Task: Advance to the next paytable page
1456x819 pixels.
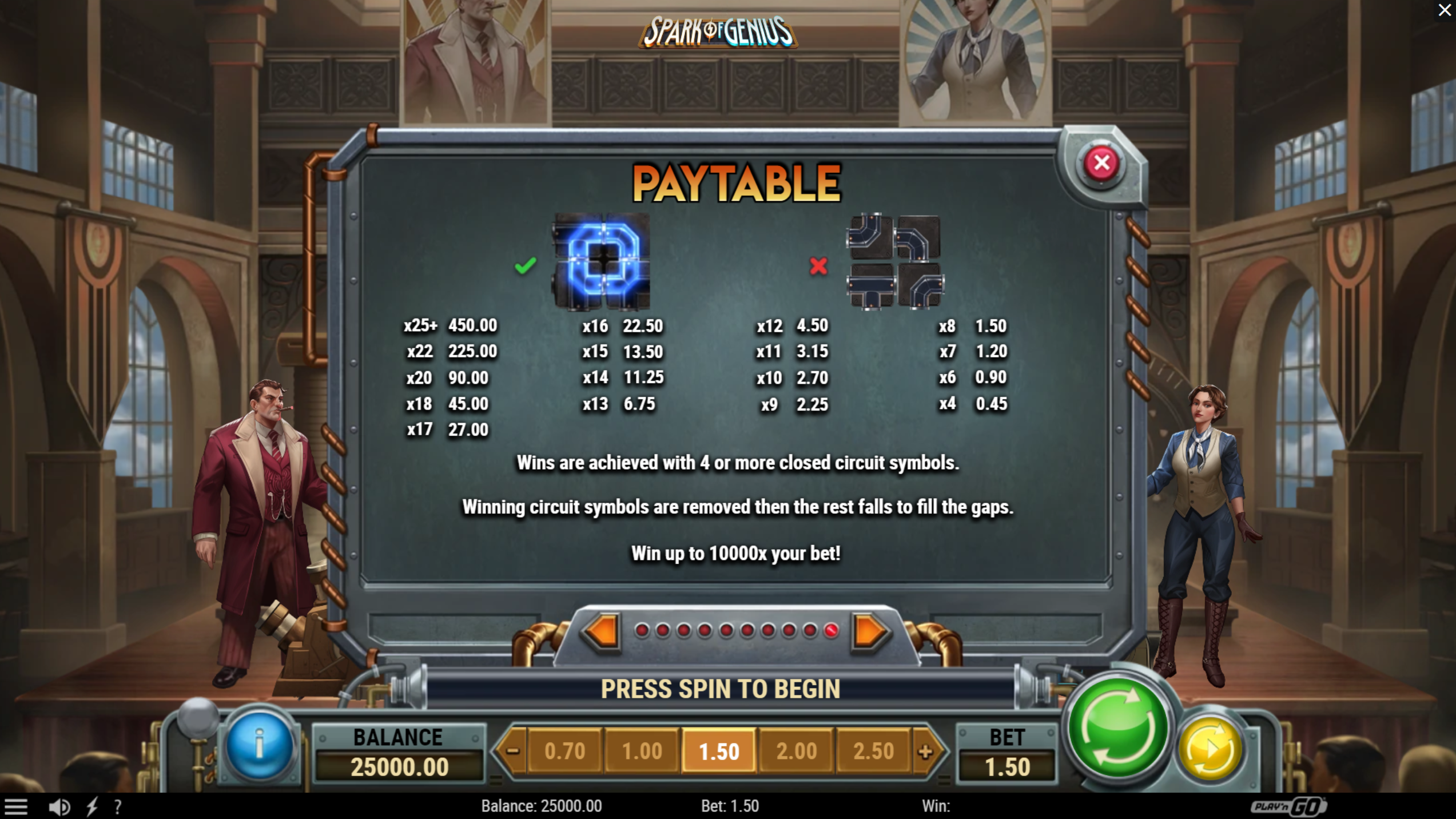Action: point(869,631)
